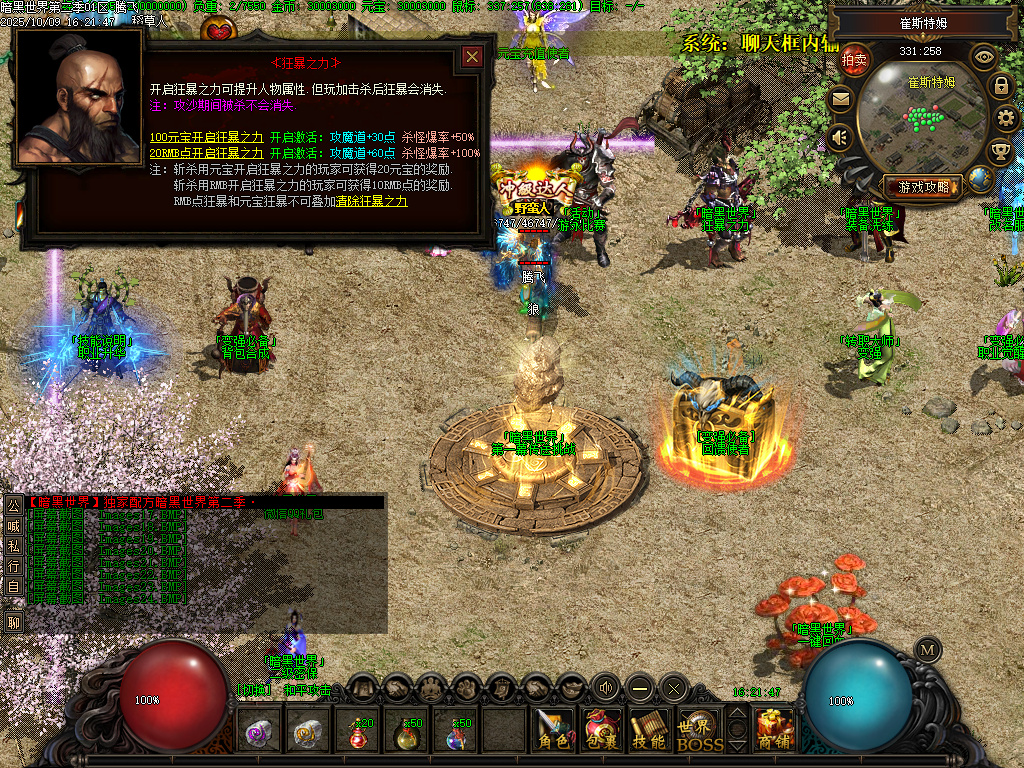Screen dimensions: 1024x768
Task: Open the 角色 character panel
Action: [553, 730]
